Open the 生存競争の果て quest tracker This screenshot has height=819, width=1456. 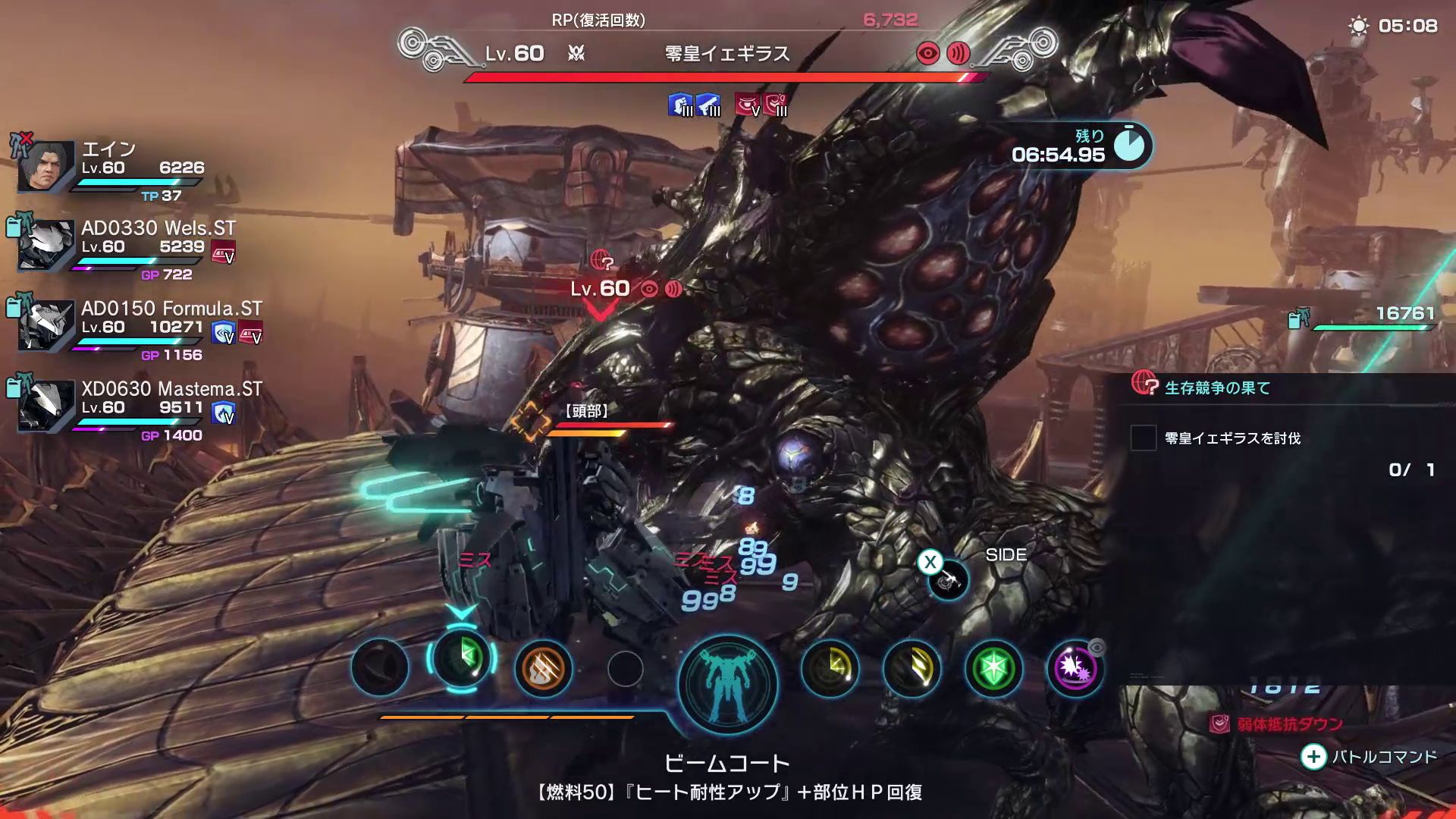[1217, 388]
